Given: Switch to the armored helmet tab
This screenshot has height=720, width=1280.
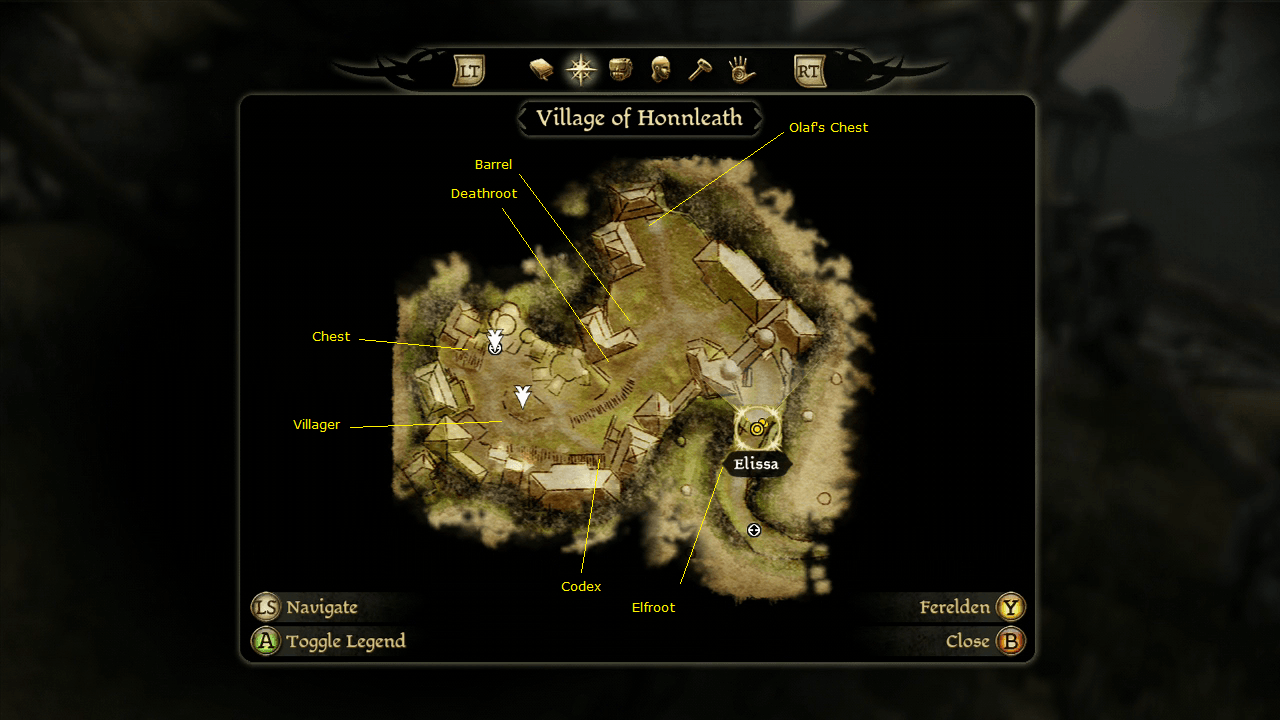Looking at the screenshot, I should coord(621,70).
